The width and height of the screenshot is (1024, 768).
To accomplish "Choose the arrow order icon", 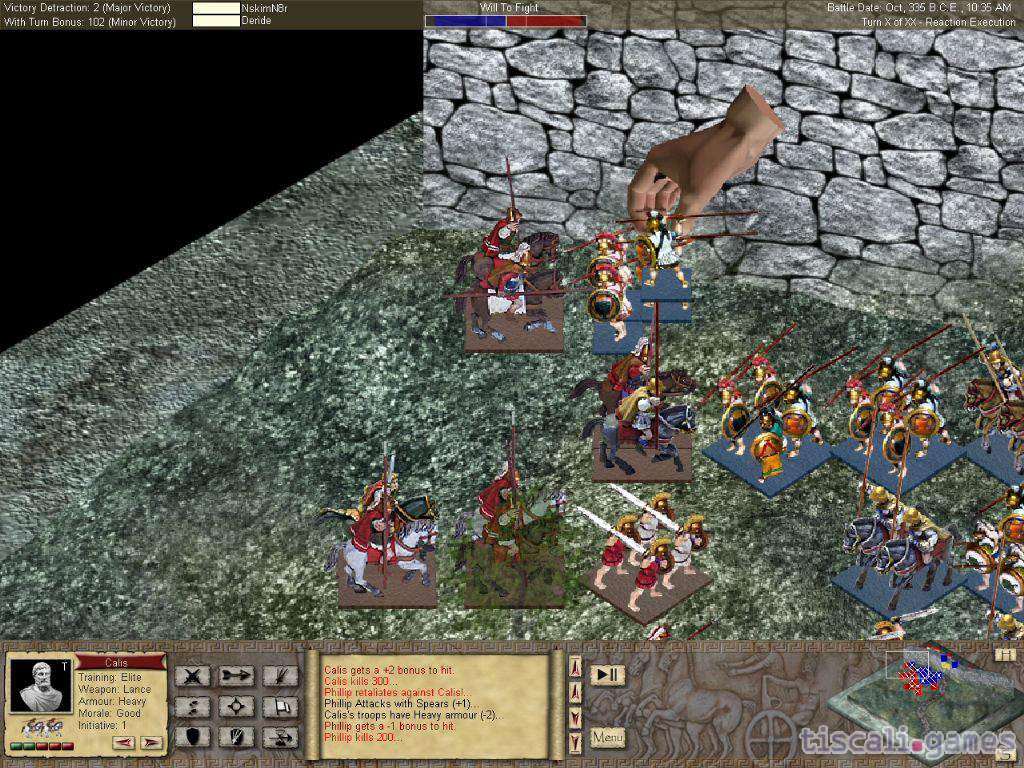I will point(237,676).
